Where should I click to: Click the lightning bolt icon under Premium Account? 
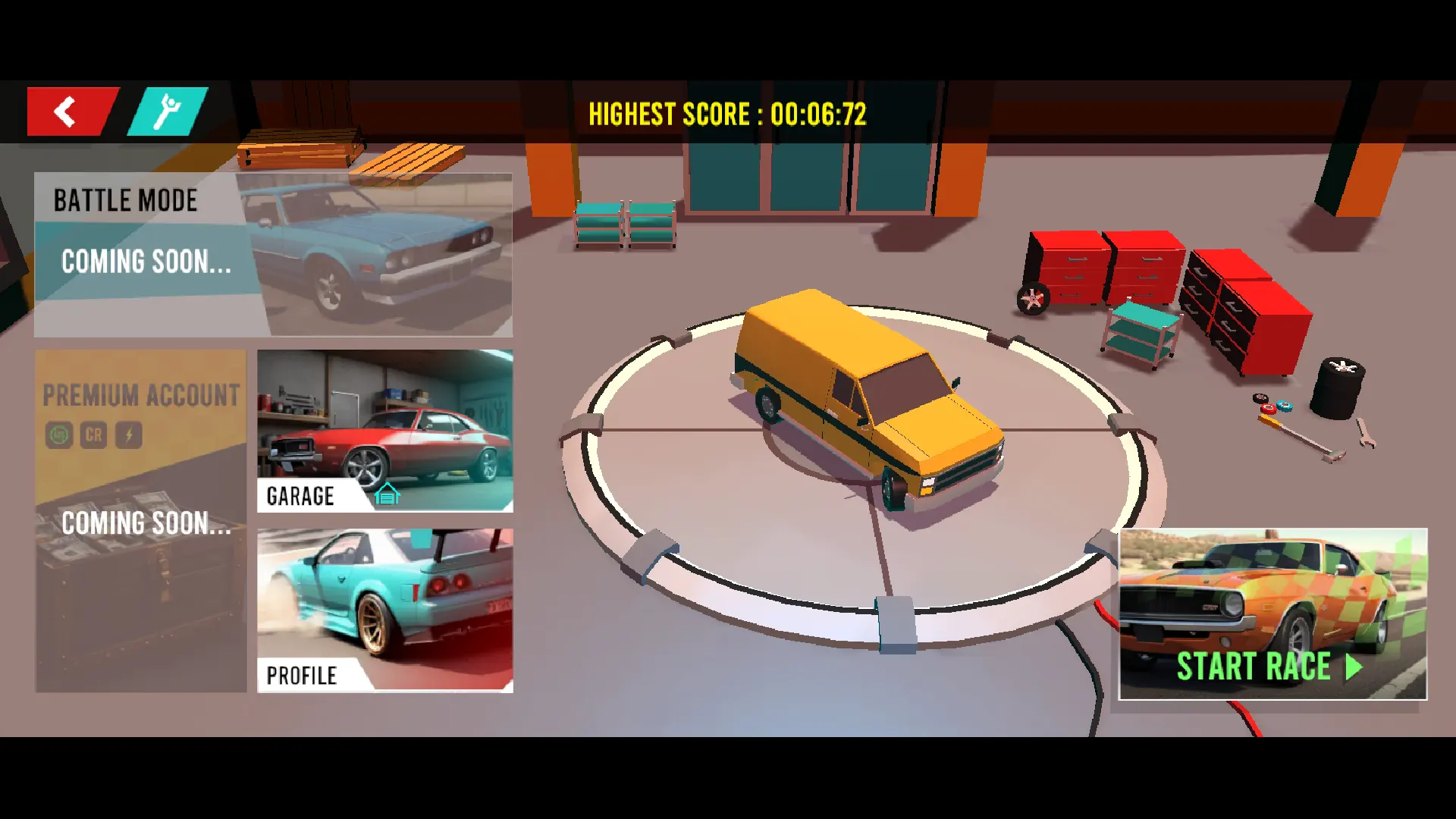[128, 435]
